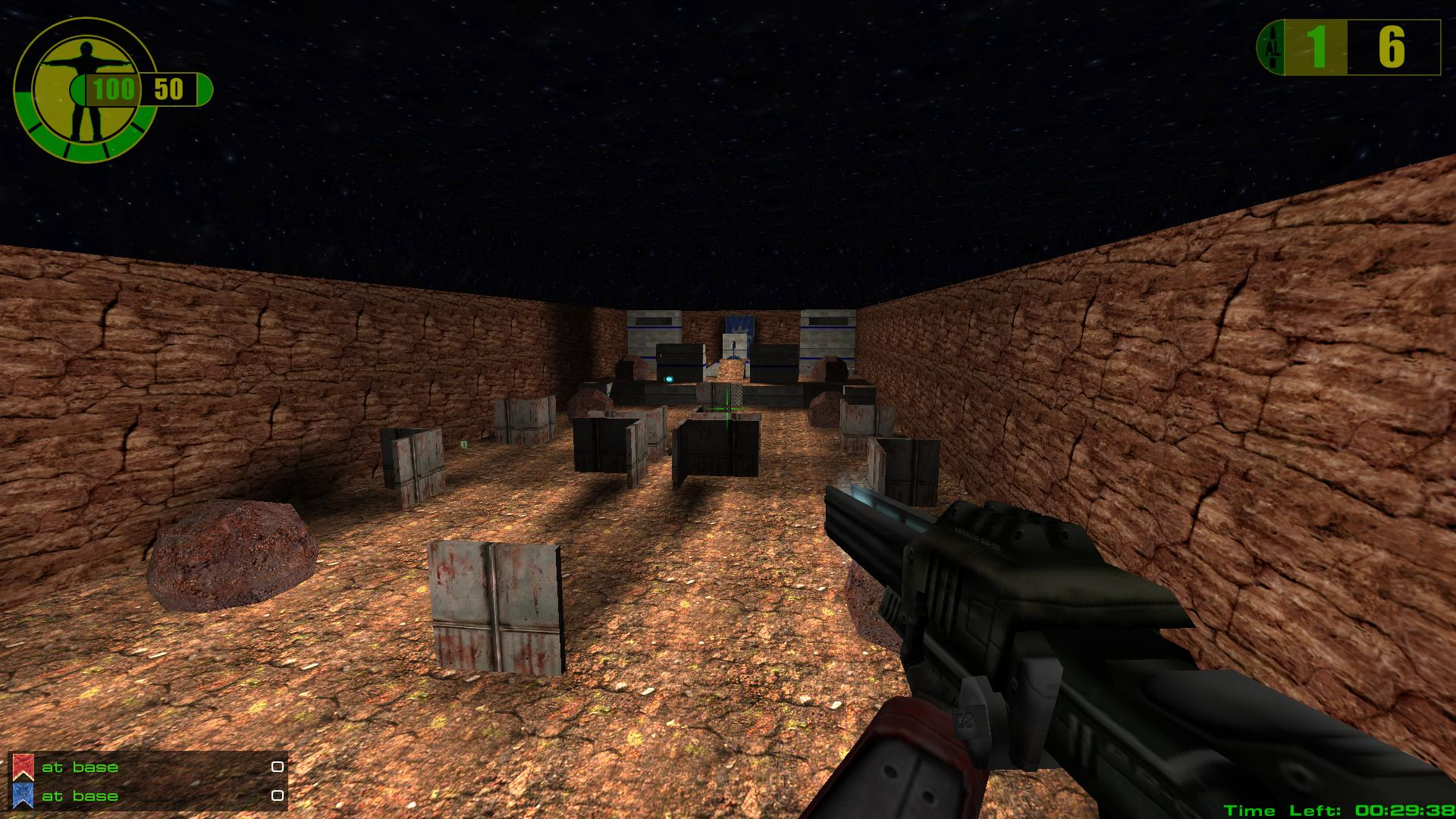This screenshot has height=819, width=1456.
Task: Click the red team flag icon
Action: tap(23, 767)
